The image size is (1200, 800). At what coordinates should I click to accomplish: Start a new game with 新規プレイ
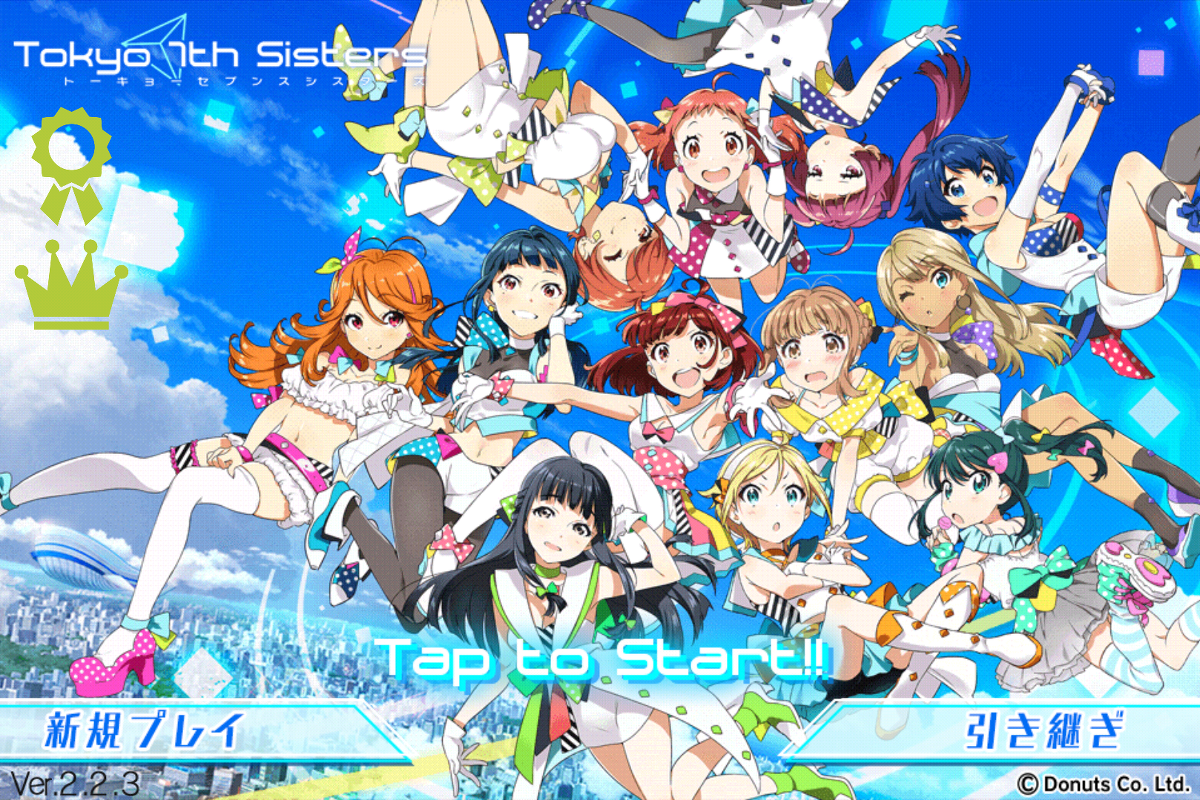click(145, 732)
